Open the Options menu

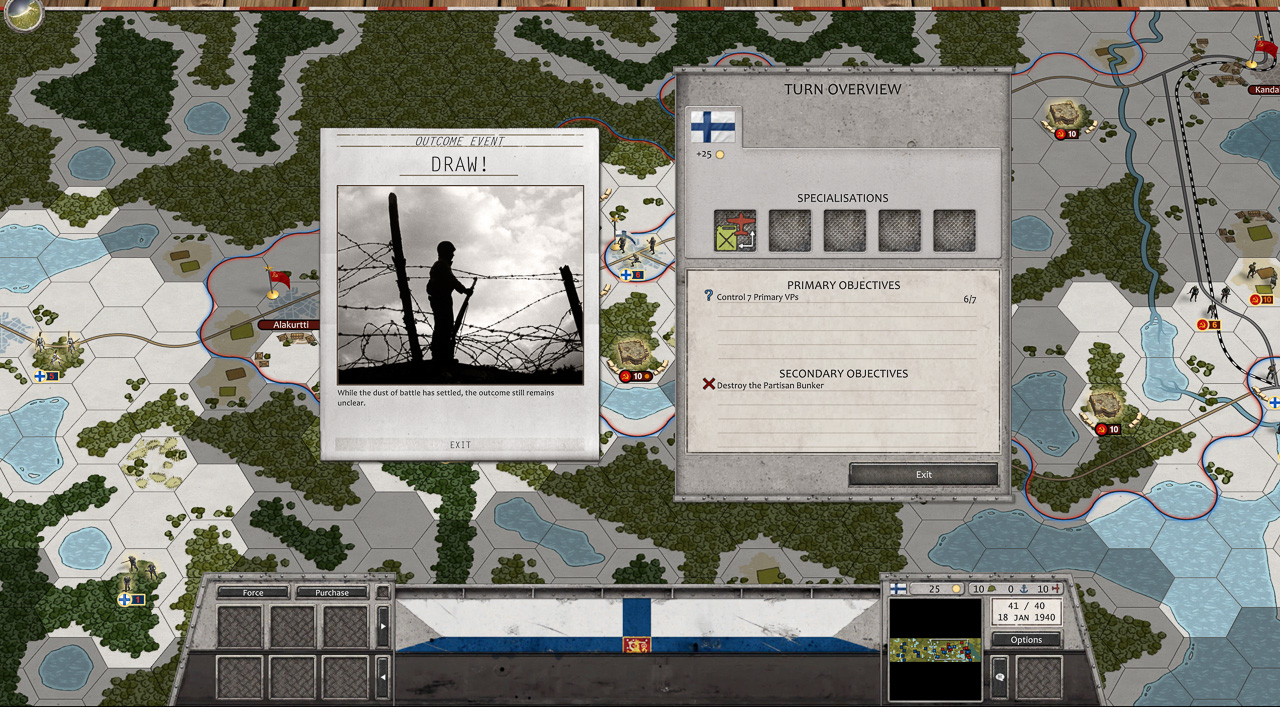[1026, 640]
